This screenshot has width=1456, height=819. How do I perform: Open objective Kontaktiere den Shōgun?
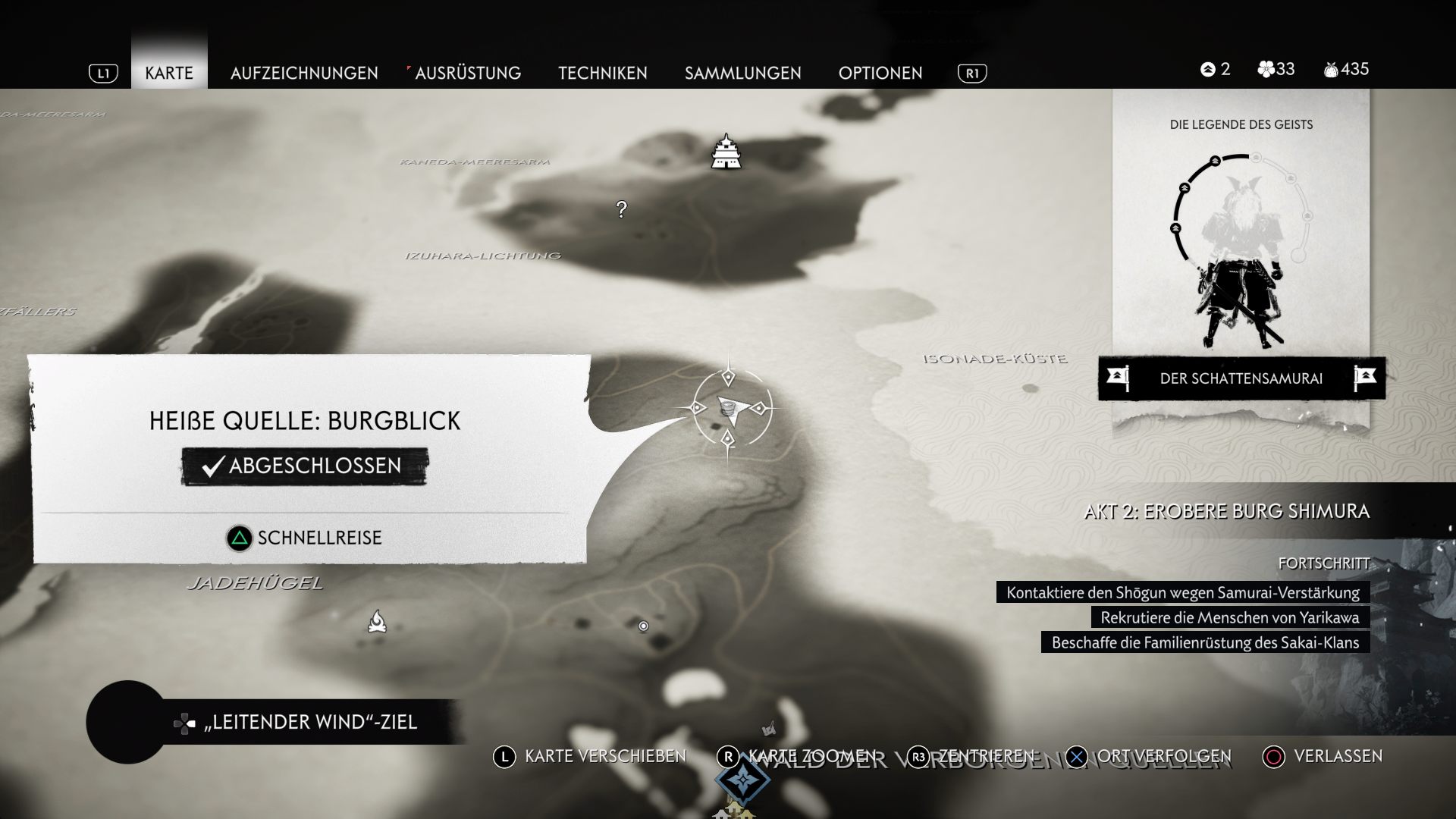[x=1182, y=592]
